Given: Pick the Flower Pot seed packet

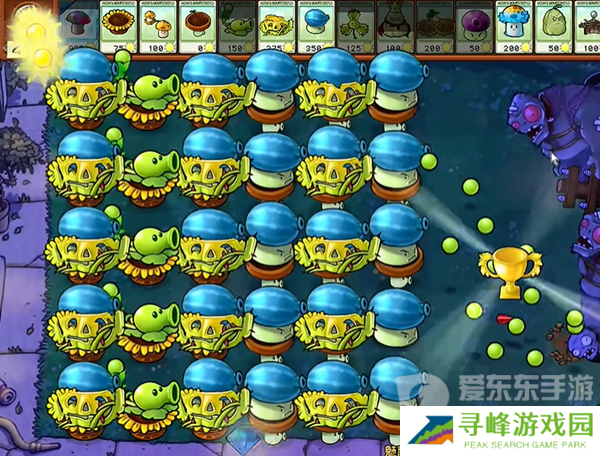Looking at the screenshot, I should tap(197, 28).
